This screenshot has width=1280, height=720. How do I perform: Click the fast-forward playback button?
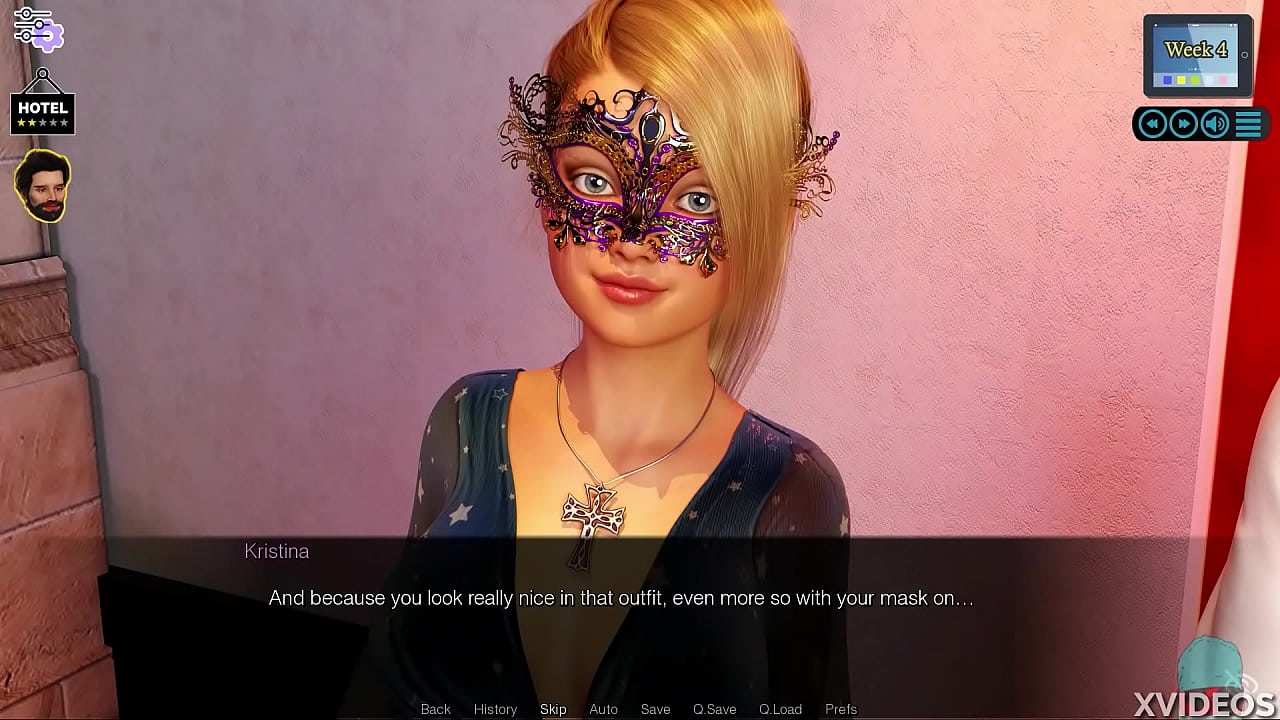tap(1184, 124)
